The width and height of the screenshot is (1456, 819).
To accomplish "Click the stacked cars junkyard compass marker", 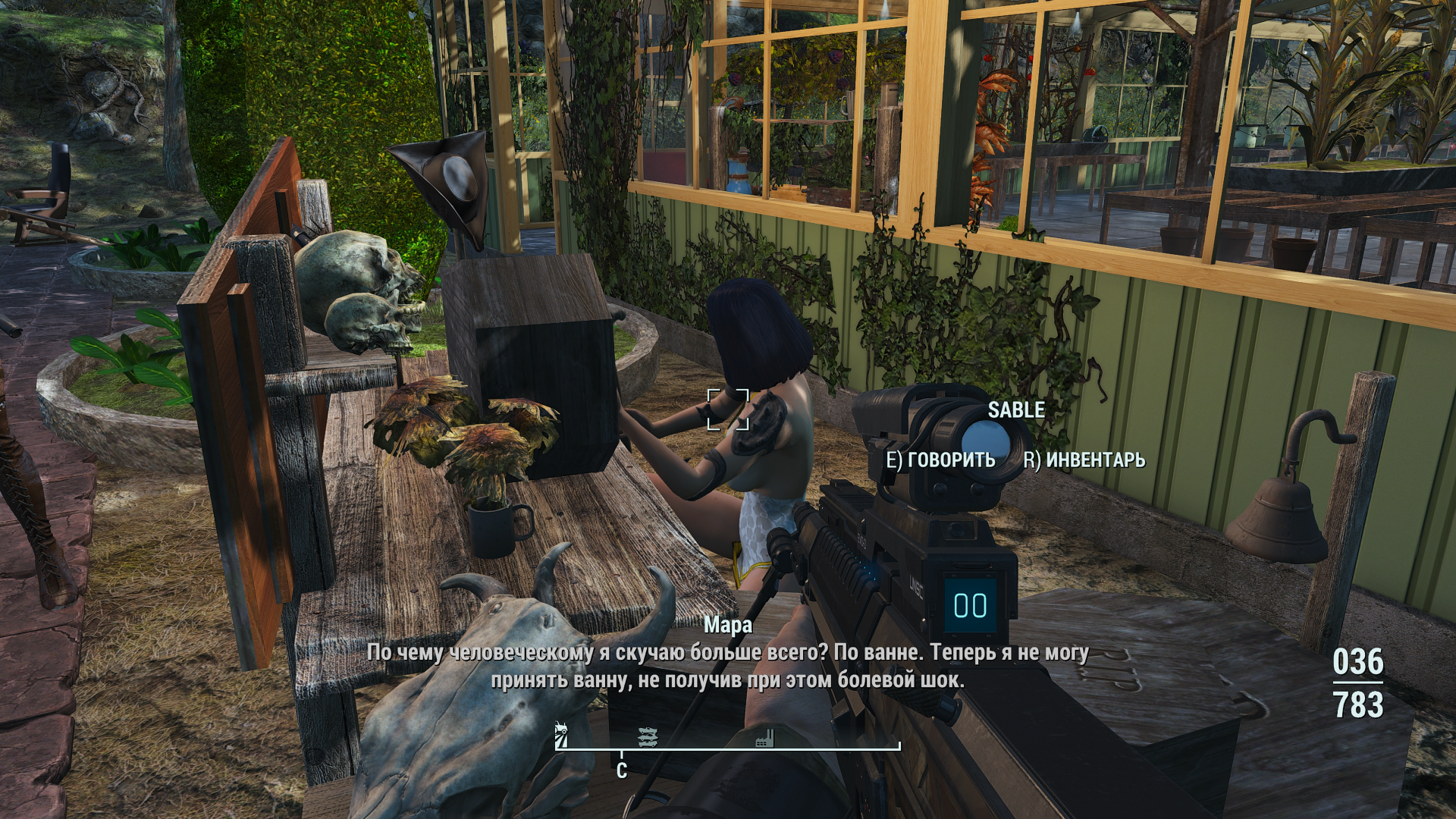I will click(x=648, y=736).
